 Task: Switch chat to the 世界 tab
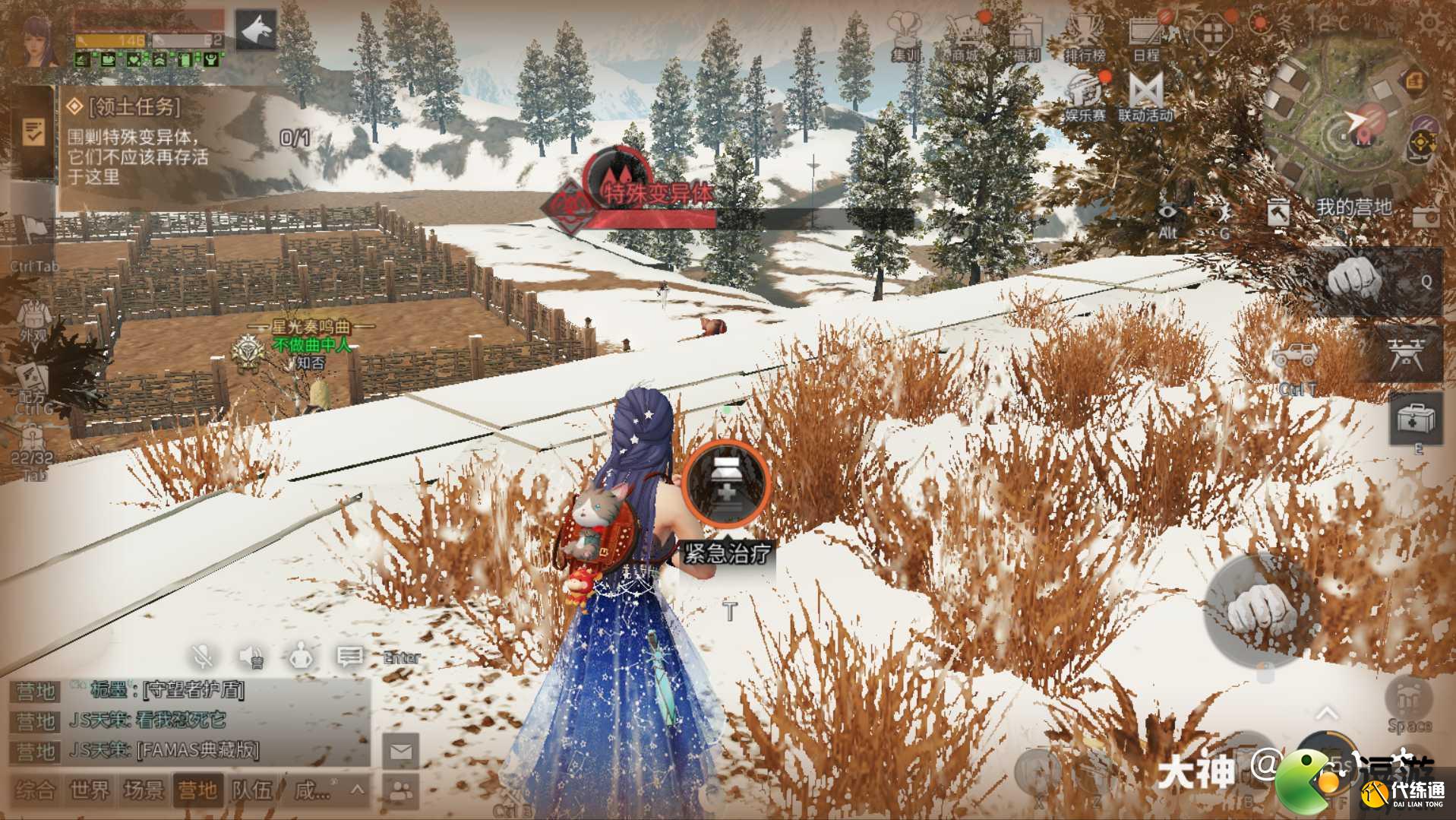[90, 790]
